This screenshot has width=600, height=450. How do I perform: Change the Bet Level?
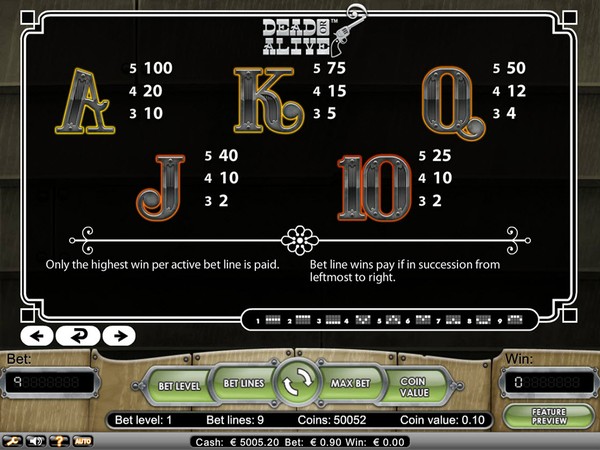point(181,385)
